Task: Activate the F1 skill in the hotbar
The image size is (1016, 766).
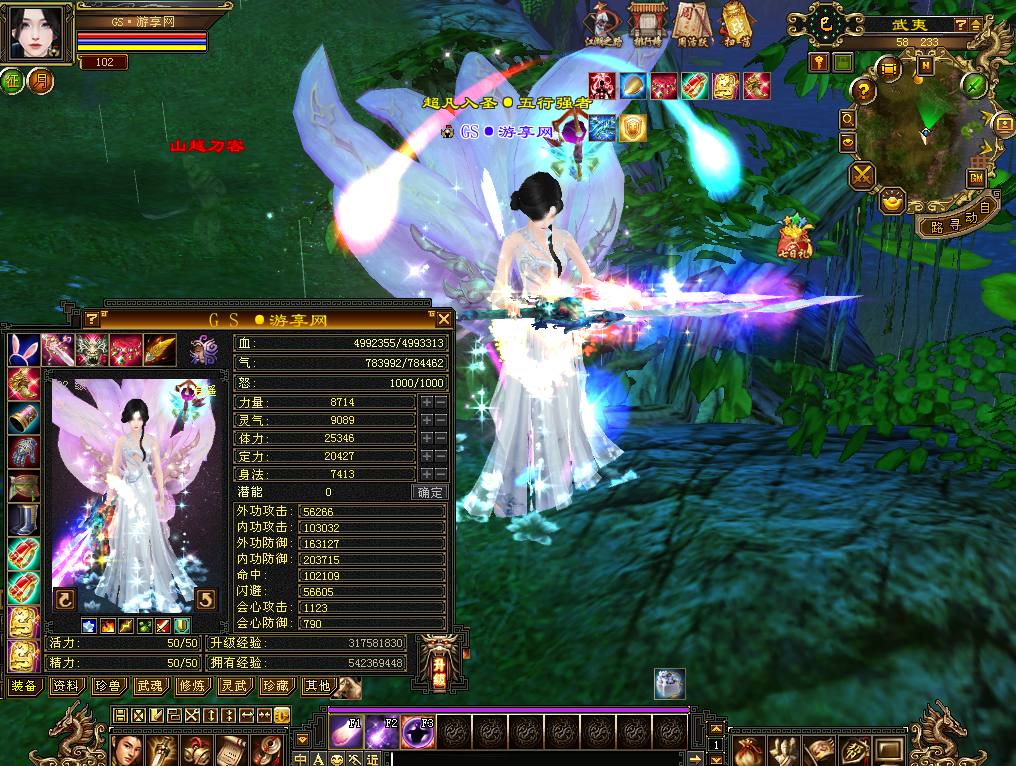Action: tap(346, 733)
